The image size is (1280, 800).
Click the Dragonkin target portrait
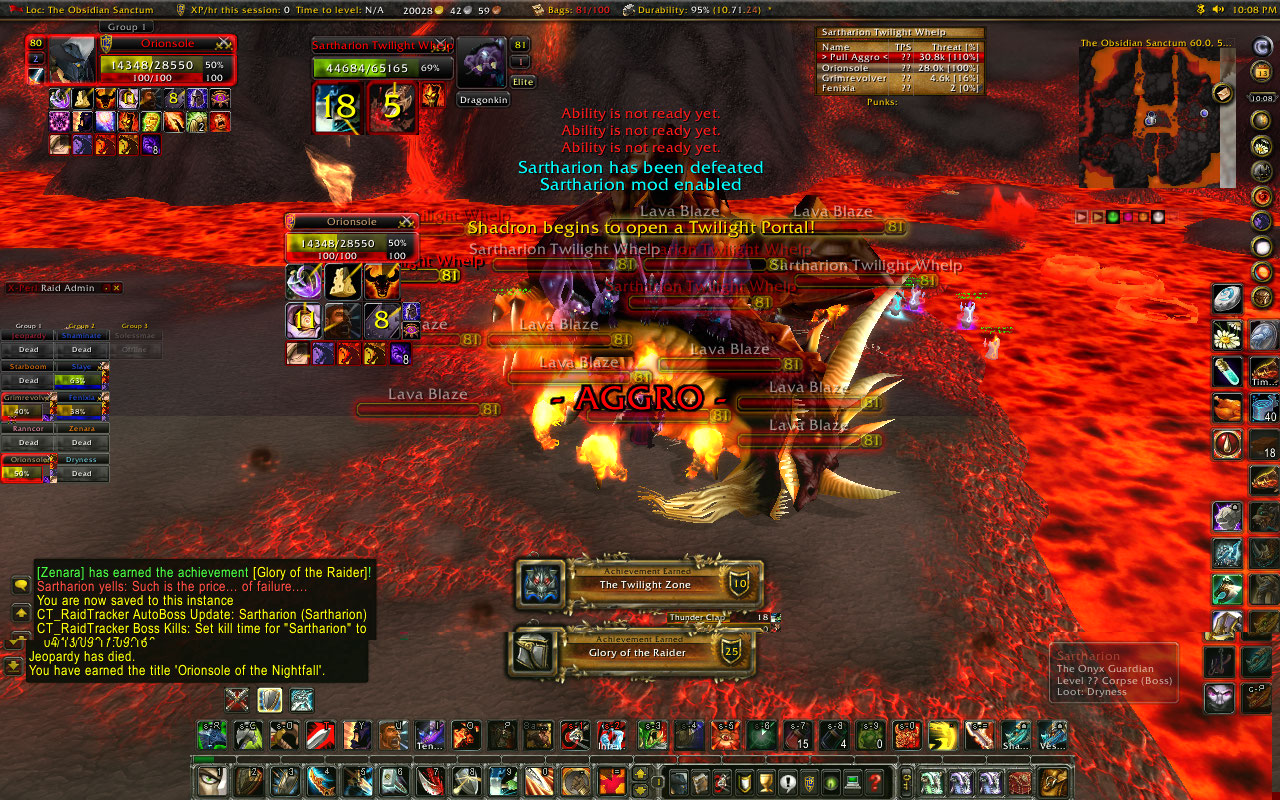click(x=483, y=64)
